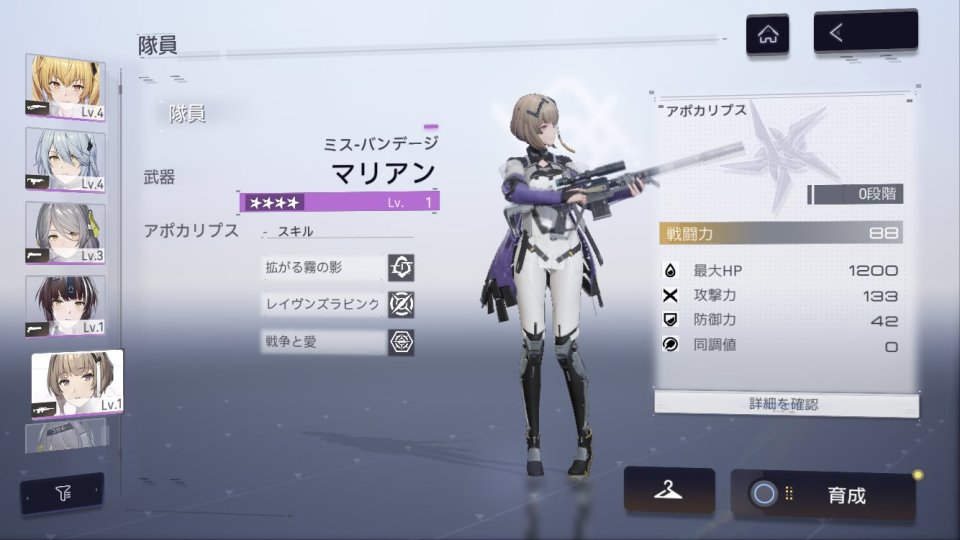Go back with the arrow button
This screenshot has height=540, width=960.
[x=865, y=33]
